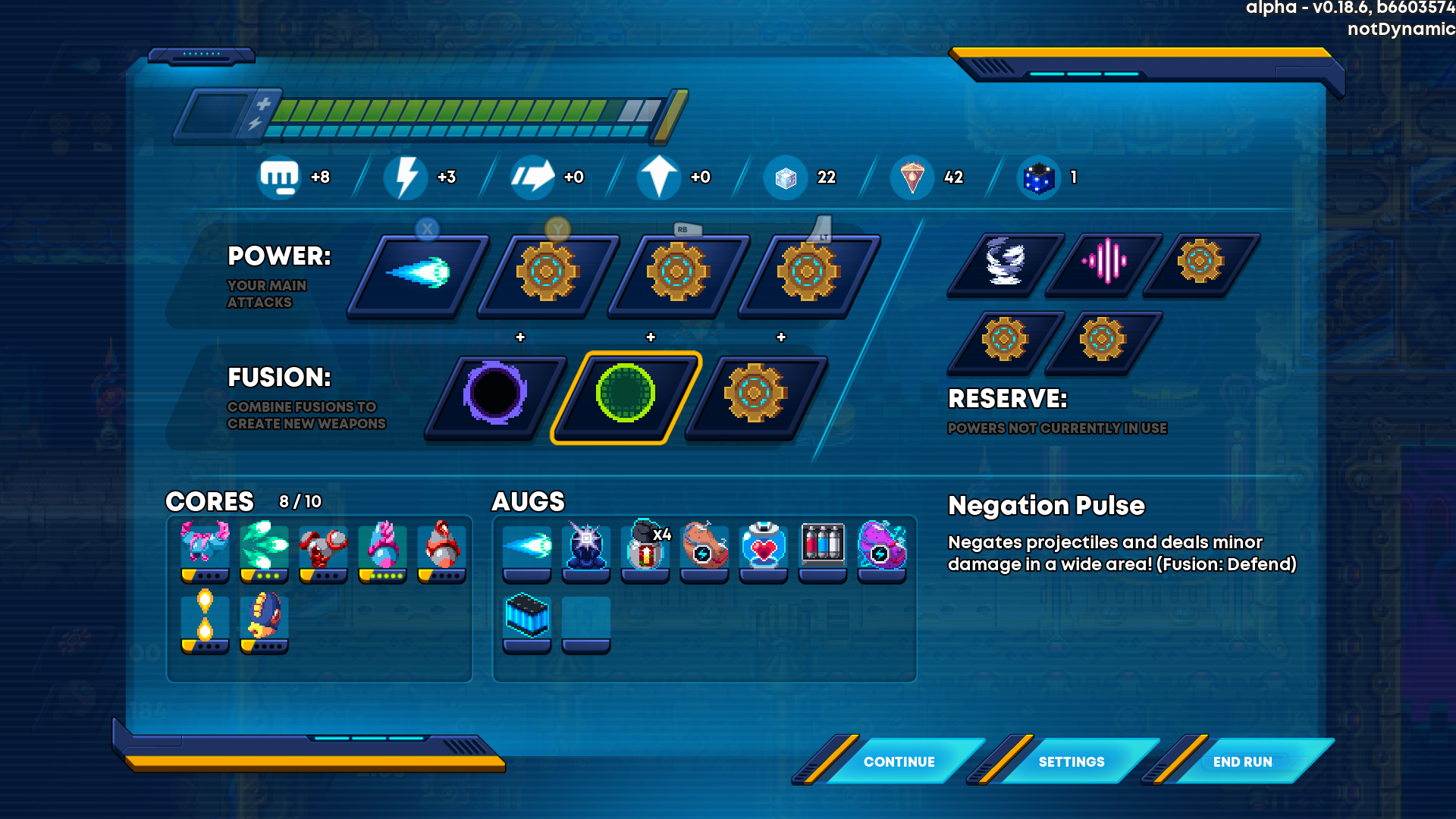1456x819 pixels.
Task: Inspect the two yellow orbs core
Action: 205,618
